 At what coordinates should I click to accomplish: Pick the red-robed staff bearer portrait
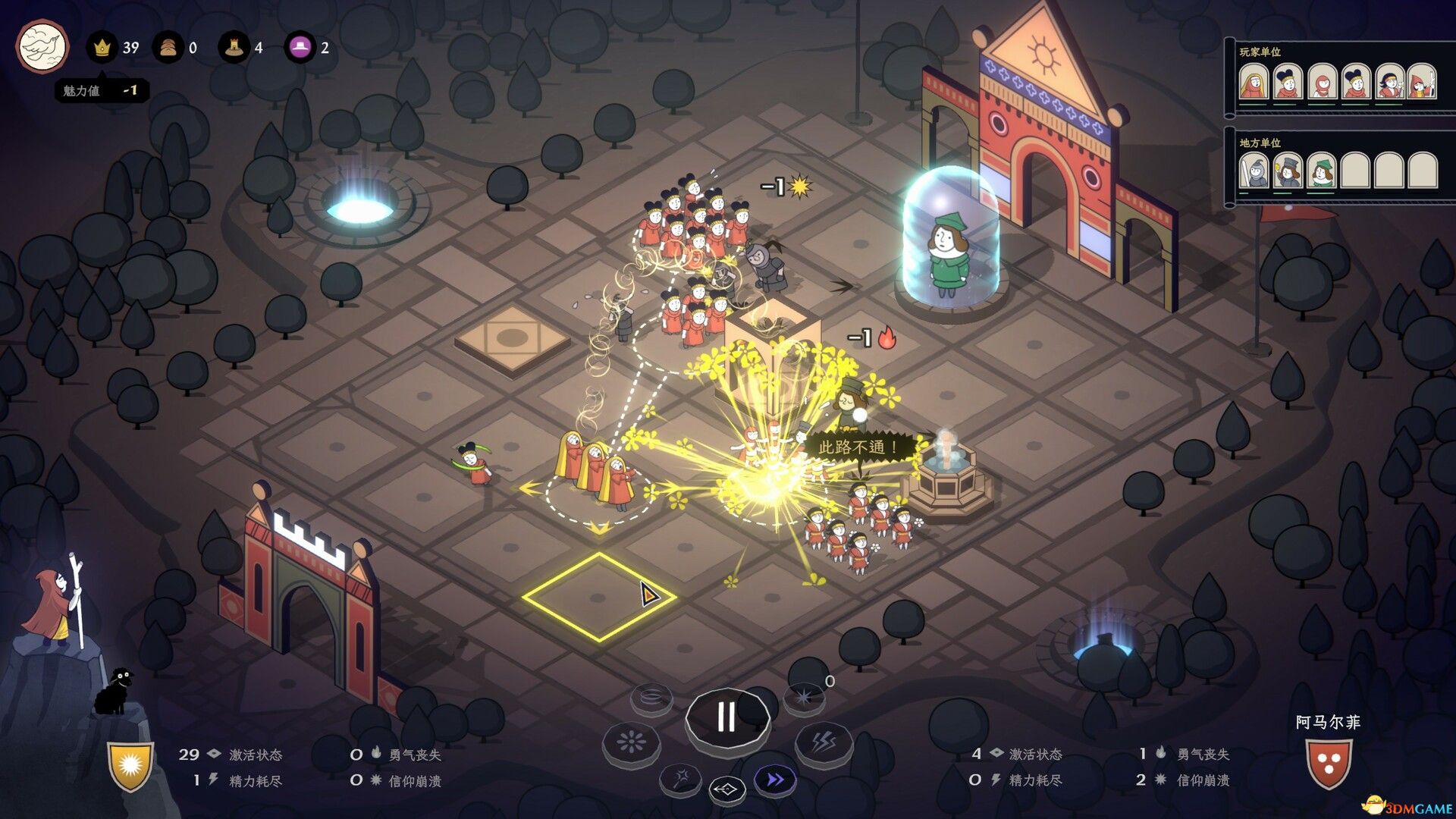pos(1423,82)
